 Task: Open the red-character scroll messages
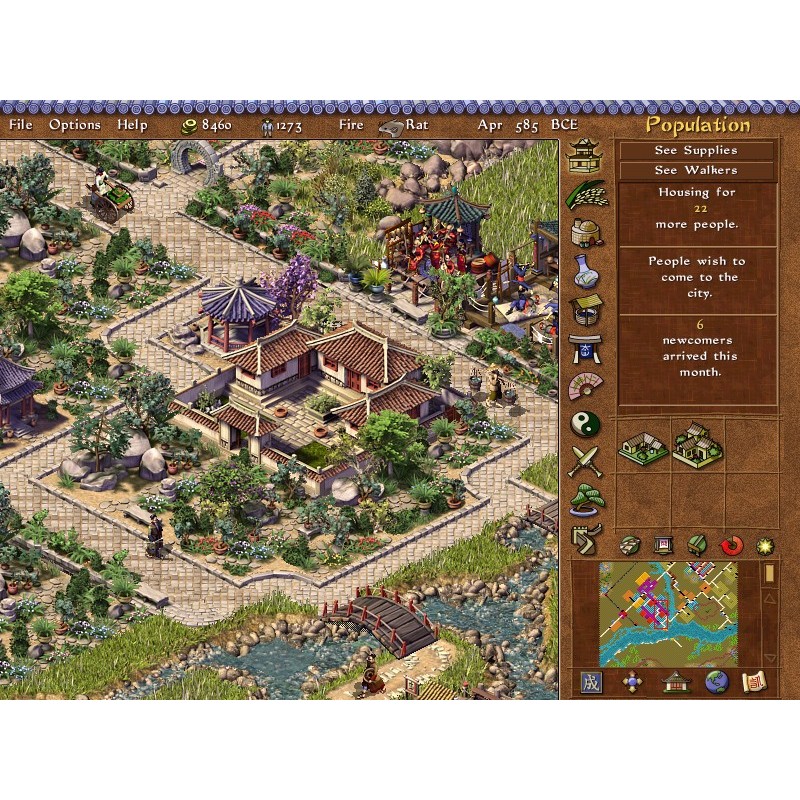click(751, 683)
